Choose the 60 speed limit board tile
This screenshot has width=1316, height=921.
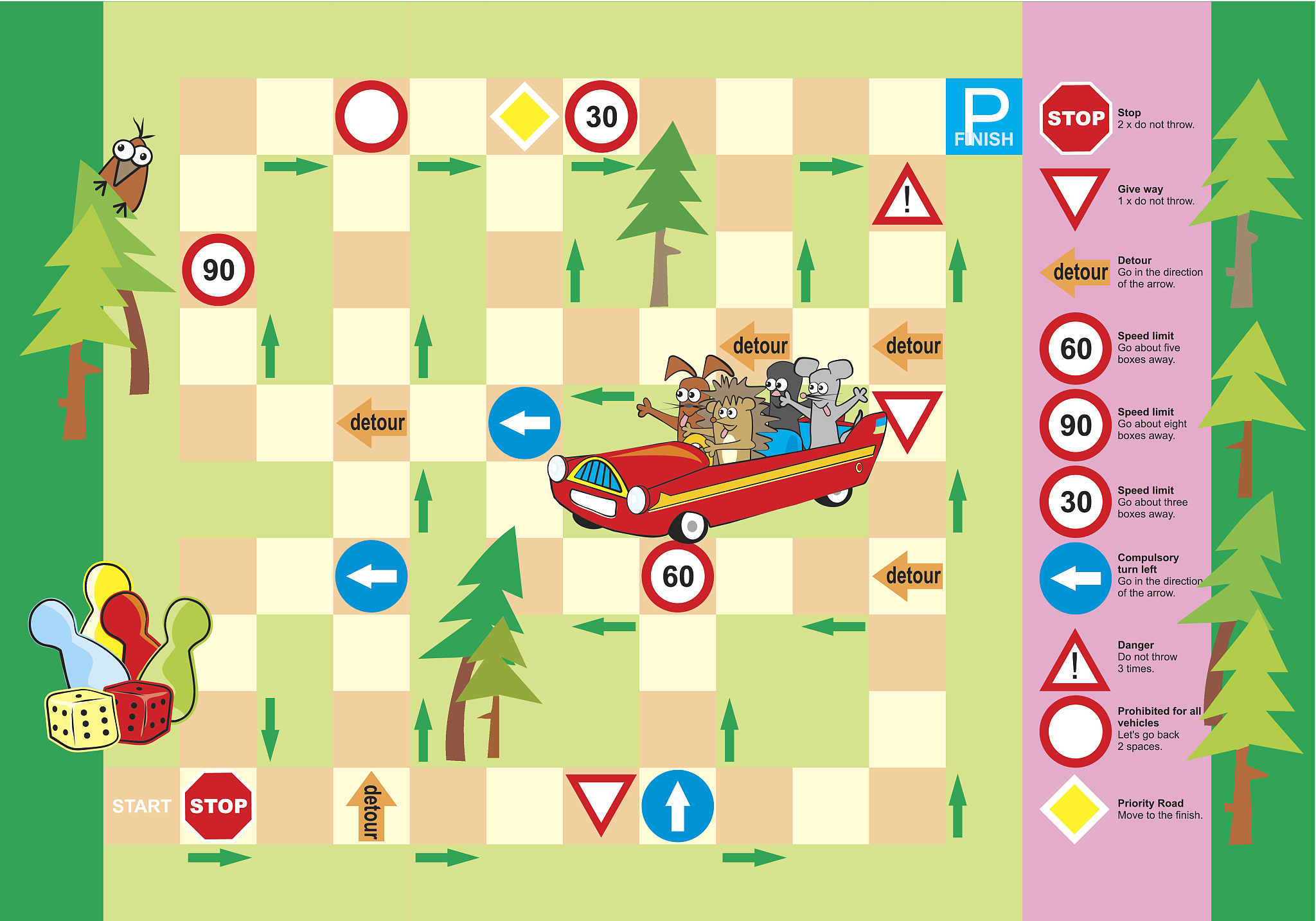coord(677,576)
